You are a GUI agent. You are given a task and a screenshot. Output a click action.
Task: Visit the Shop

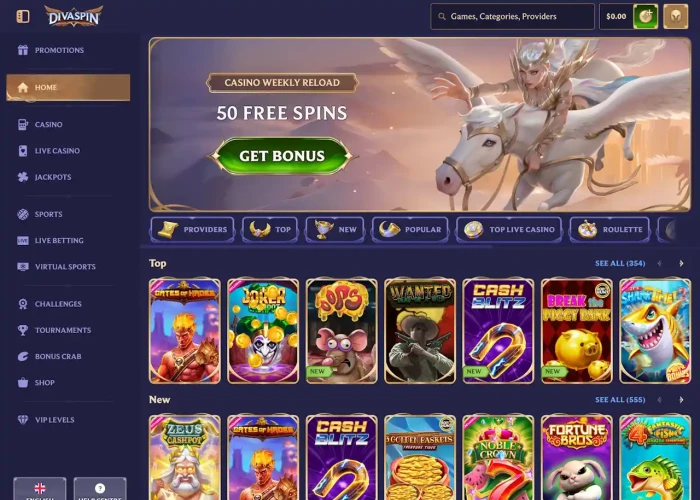45,382
